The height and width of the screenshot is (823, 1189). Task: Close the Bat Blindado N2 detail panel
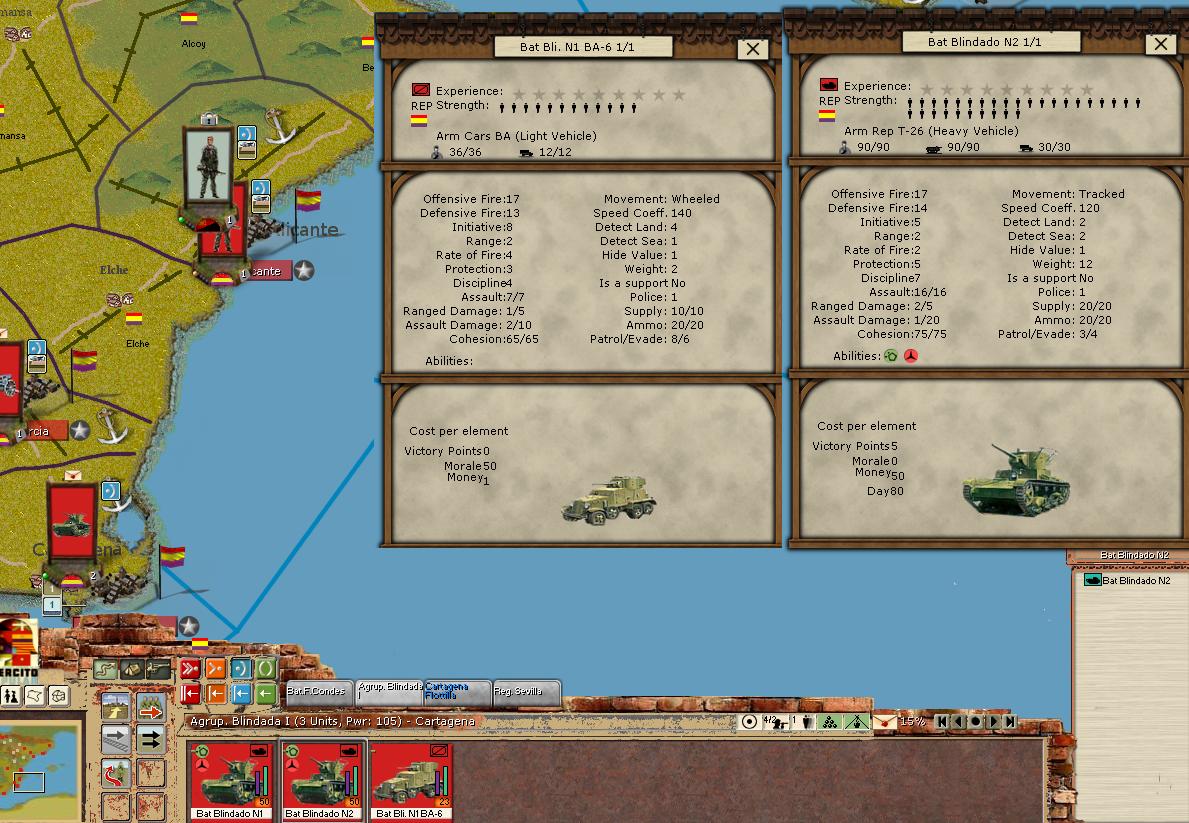pos(1160,44)
